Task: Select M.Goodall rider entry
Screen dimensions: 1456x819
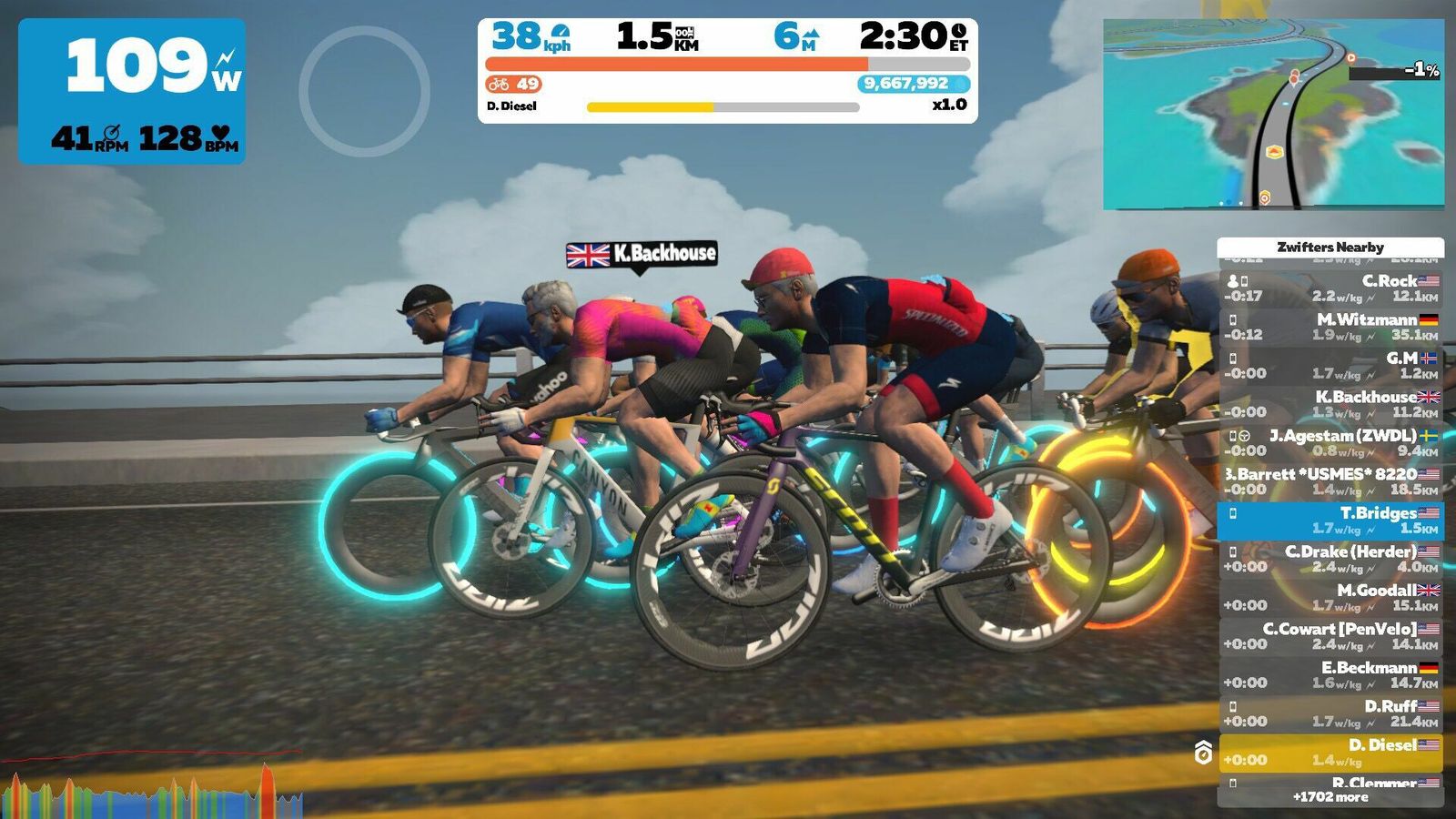Action: 1330,598
